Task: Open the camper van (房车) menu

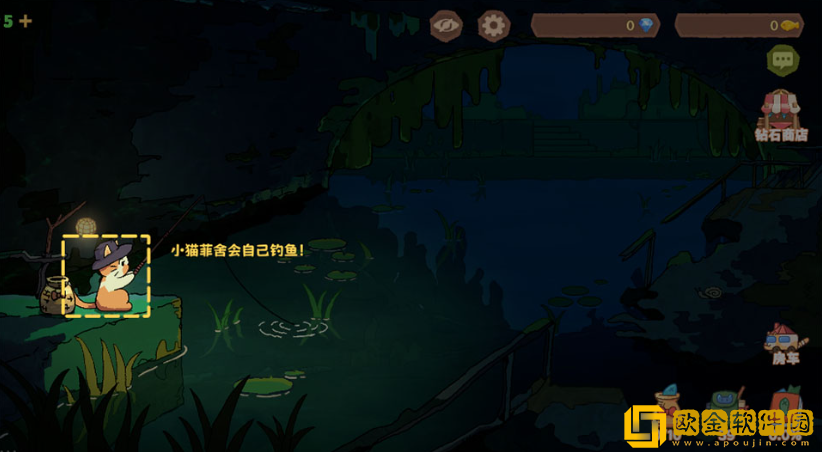Action: [782, 343]
